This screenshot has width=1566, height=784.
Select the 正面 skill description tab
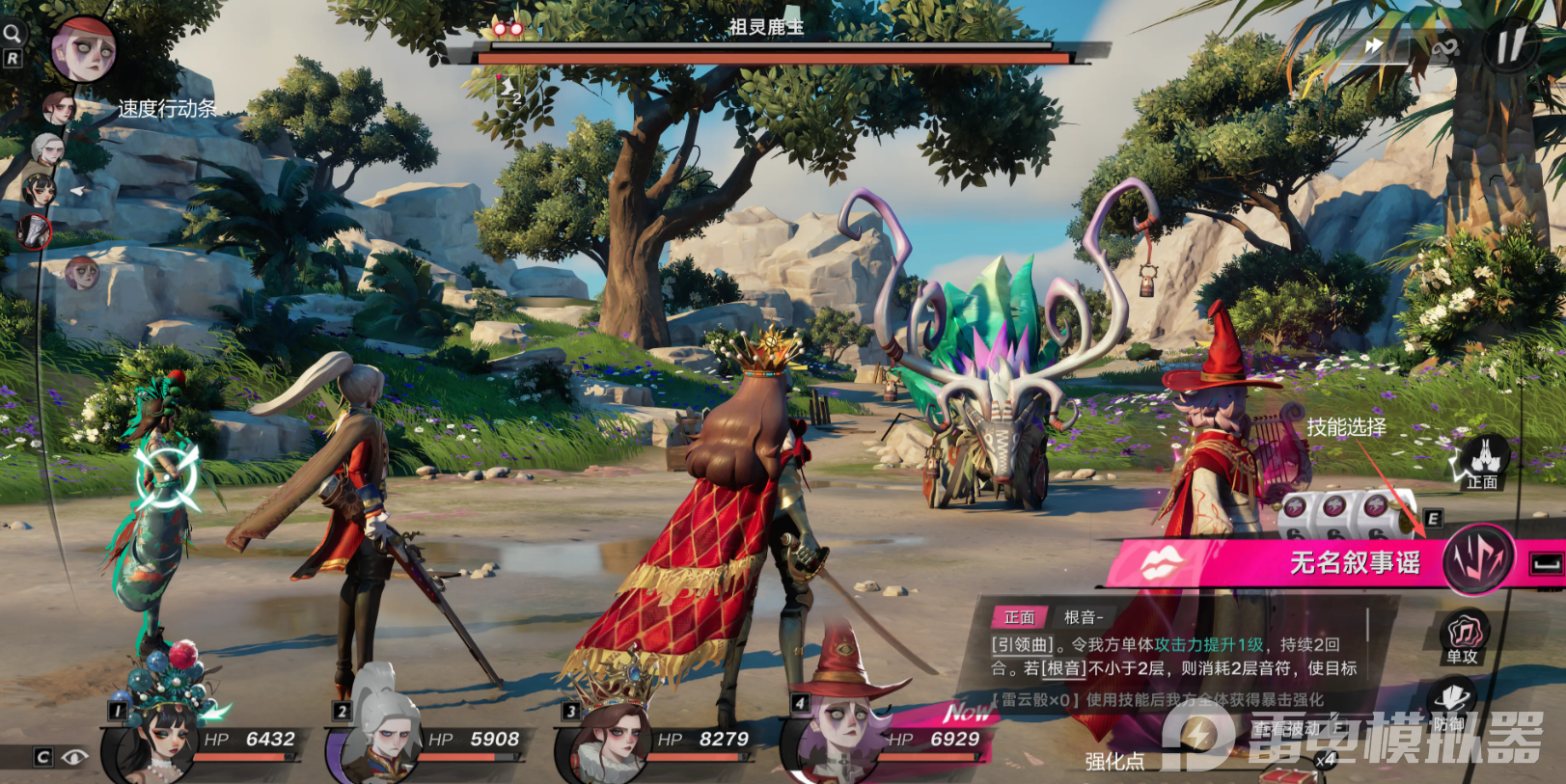pyautogui.click(x=1019, y=617)
